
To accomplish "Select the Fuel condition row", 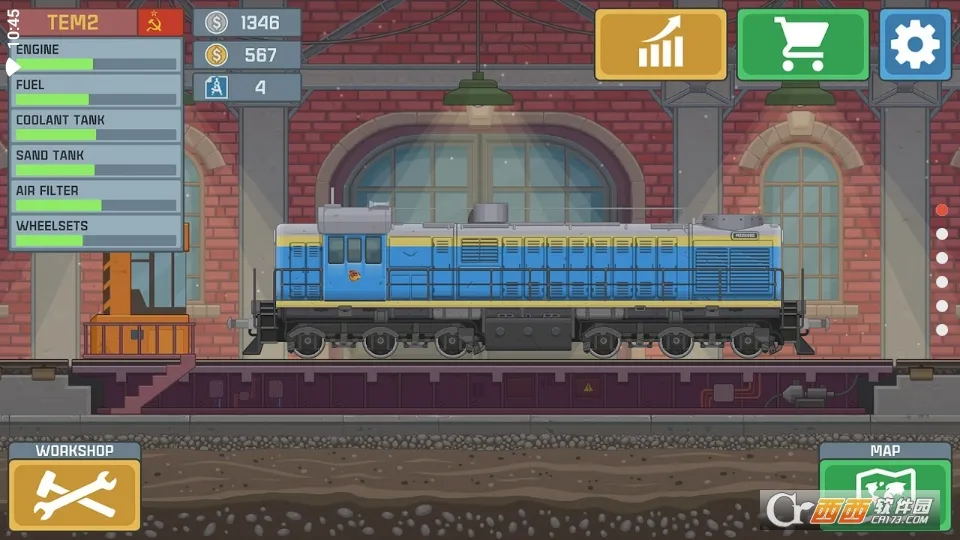I will (x=96, y=91).
